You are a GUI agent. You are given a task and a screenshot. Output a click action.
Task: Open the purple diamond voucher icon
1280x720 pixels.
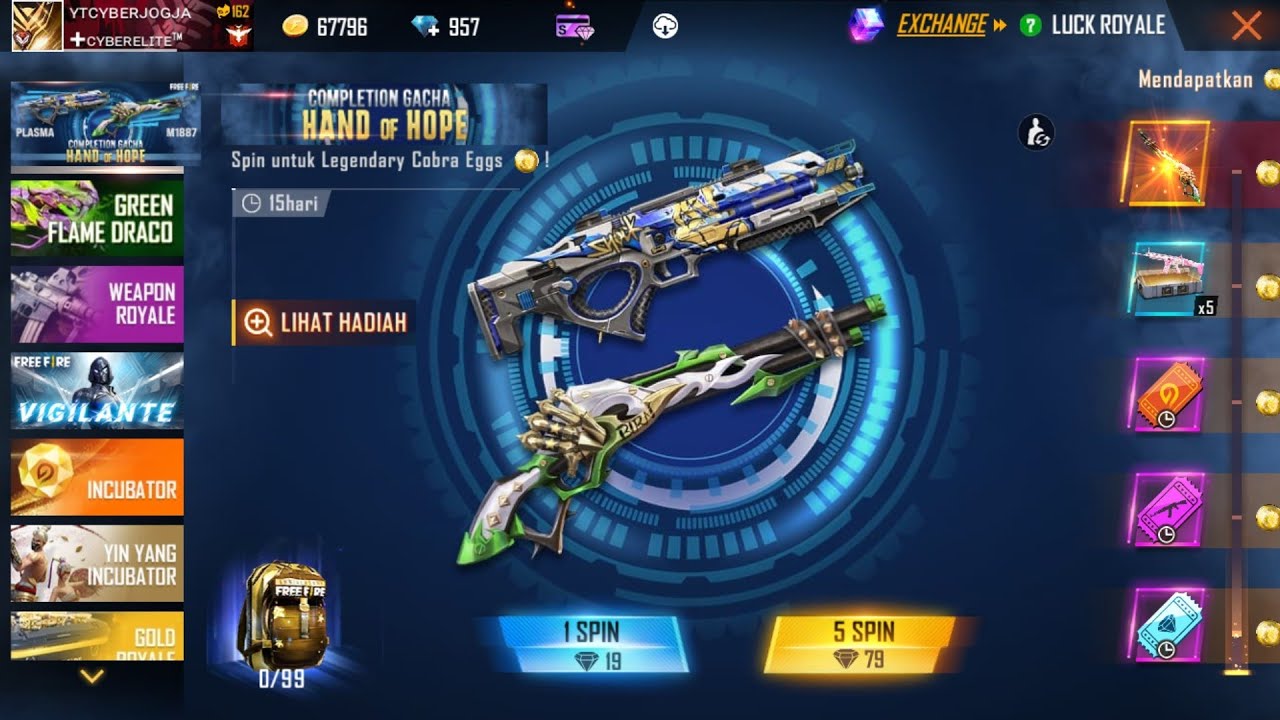click(574, 27)
